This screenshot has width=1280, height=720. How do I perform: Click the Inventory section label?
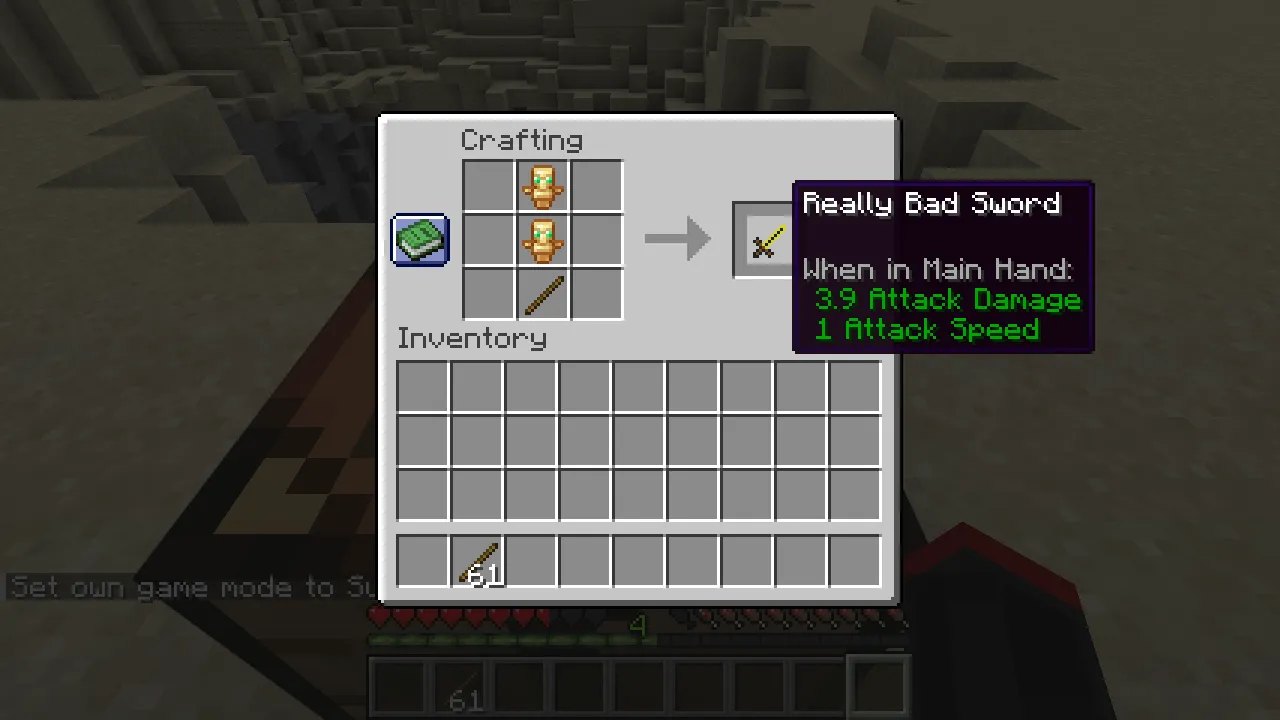tap(471, 338)
